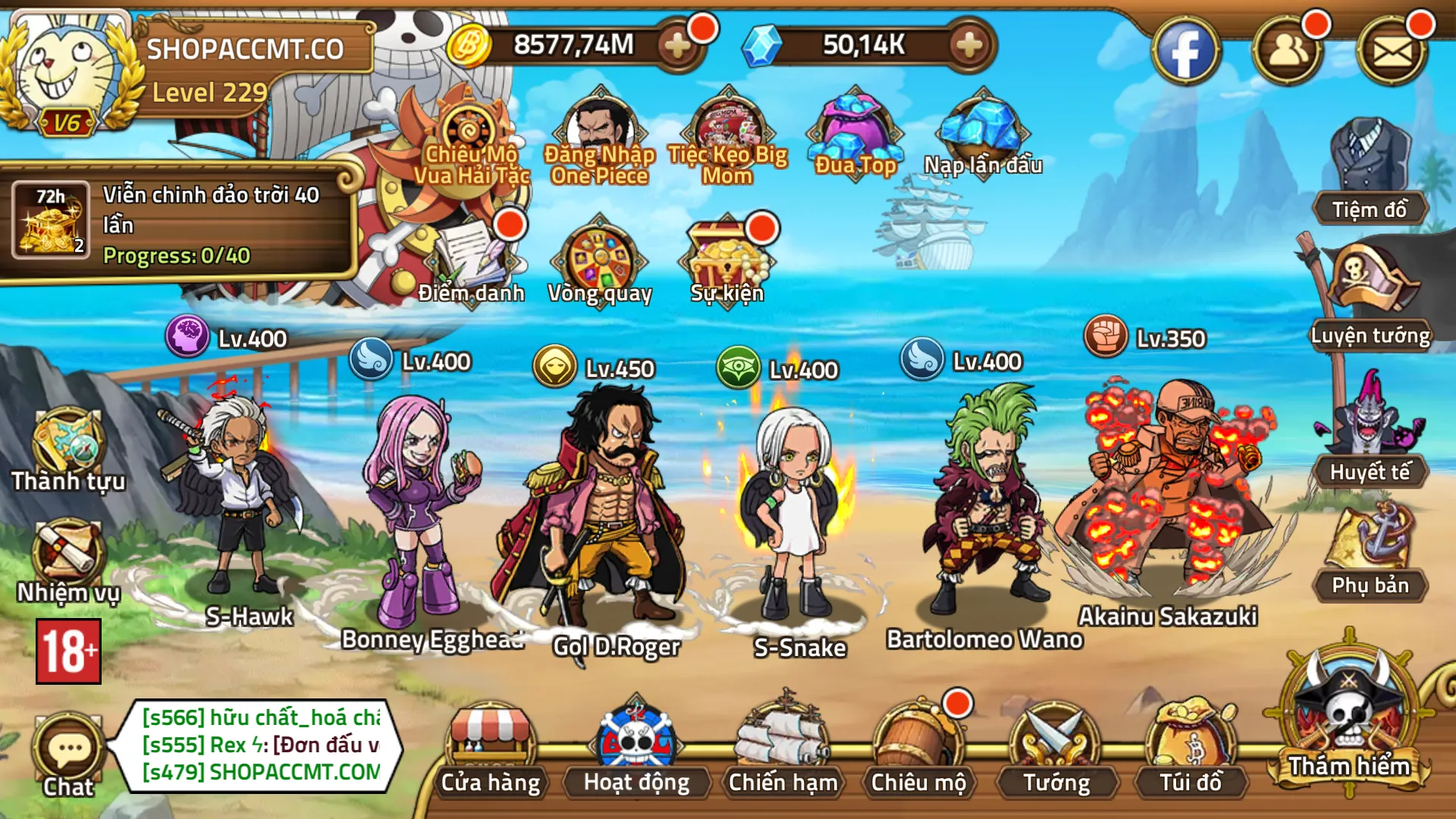The height and width of the screenshot is (819, 1456).
Task: Open the Facebook link icon
Action: (1185, 52)
